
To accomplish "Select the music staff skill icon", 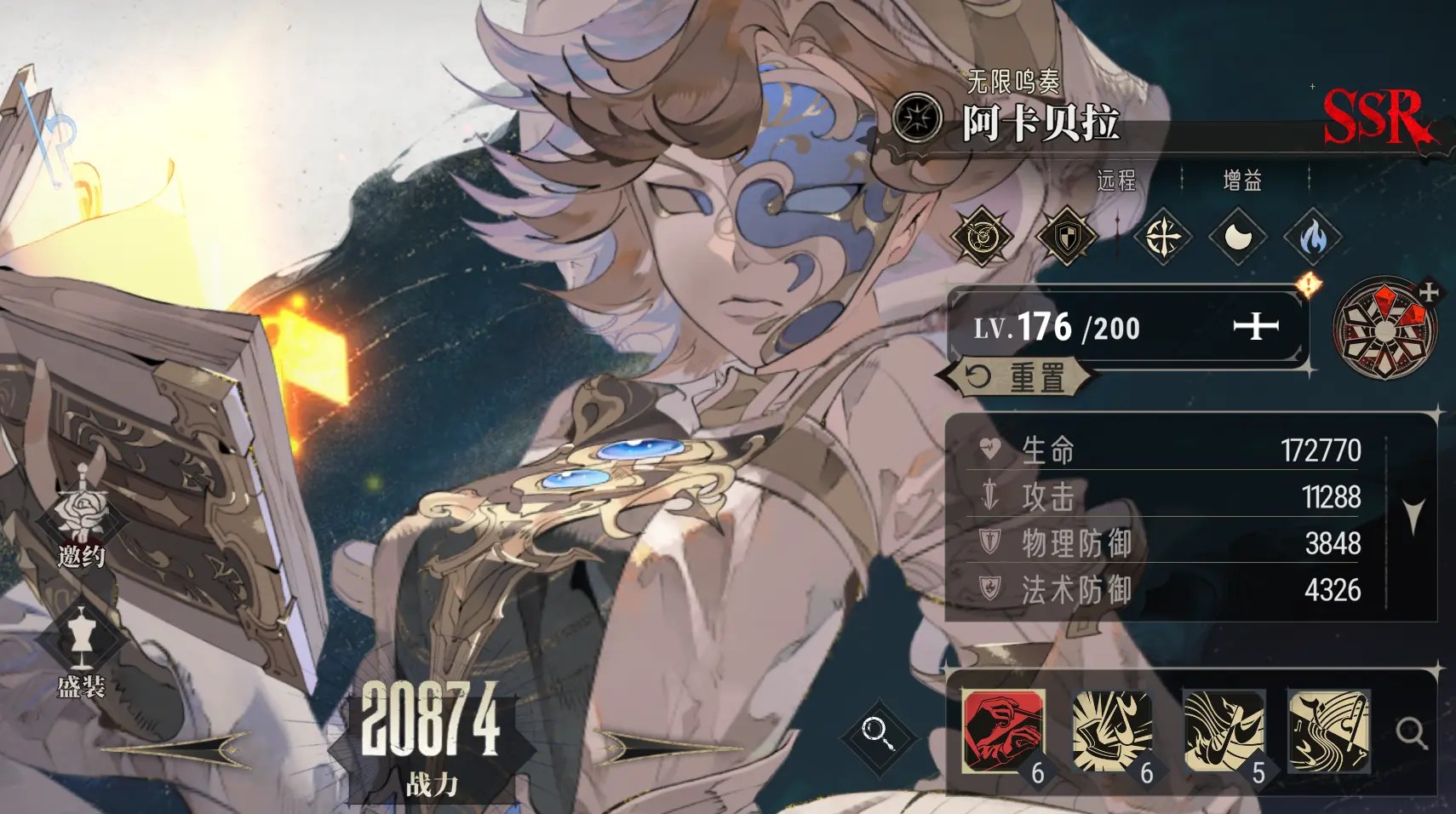I will [1328, 731].
